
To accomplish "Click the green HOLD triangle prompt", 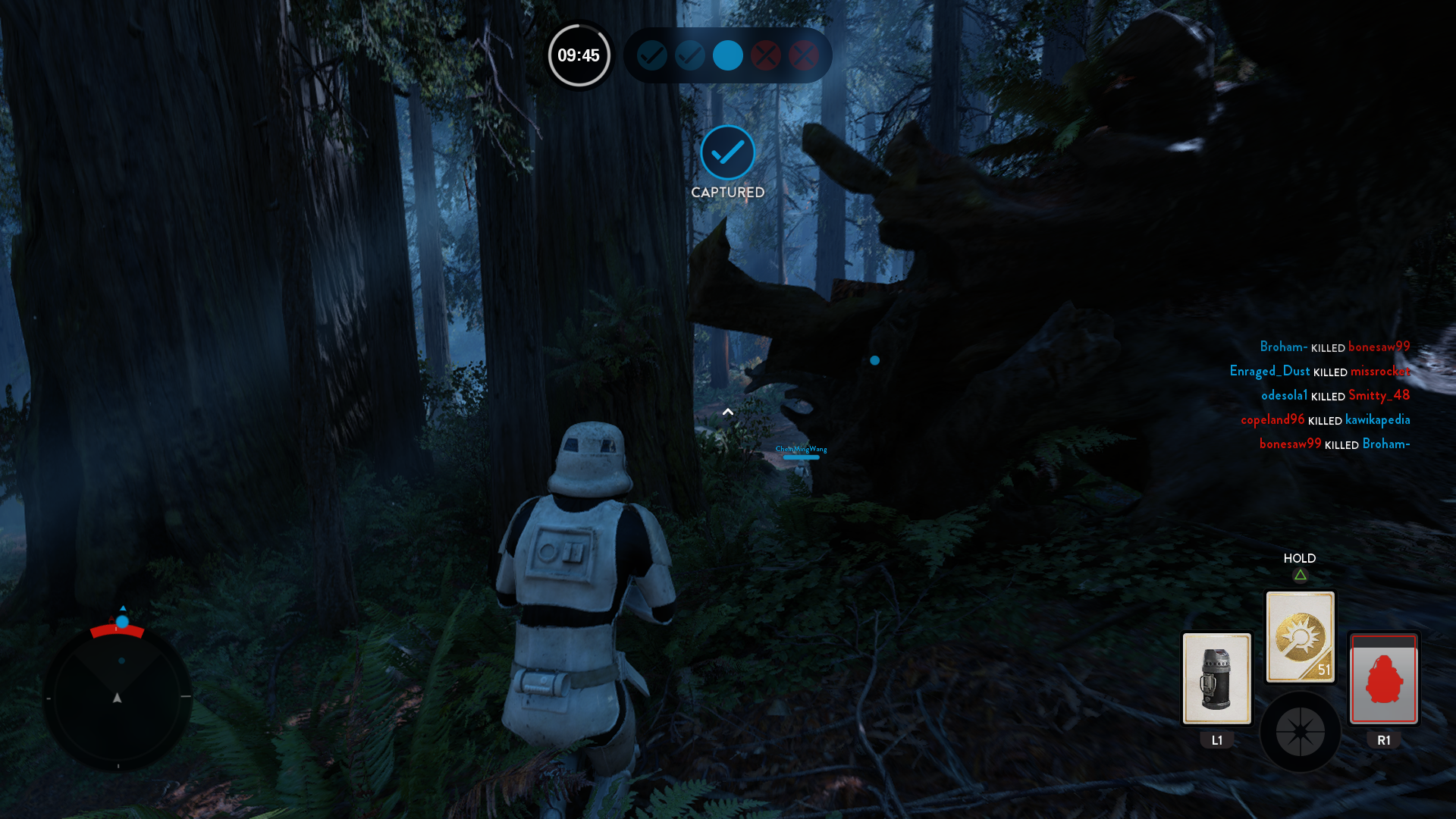I will click(x=1300, y=576).
